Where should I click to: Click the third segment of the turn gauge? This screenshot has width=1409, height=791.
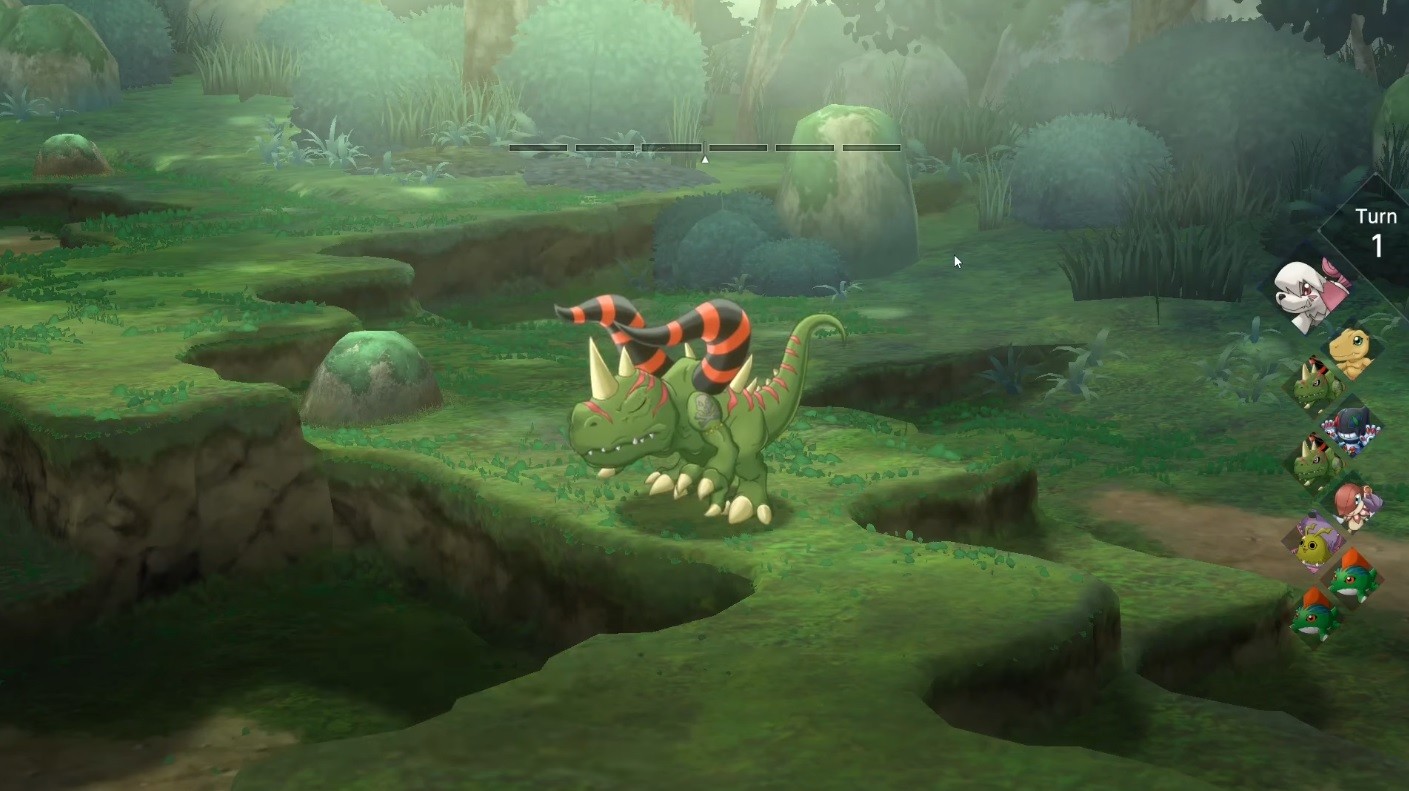[x=672, y=147]
